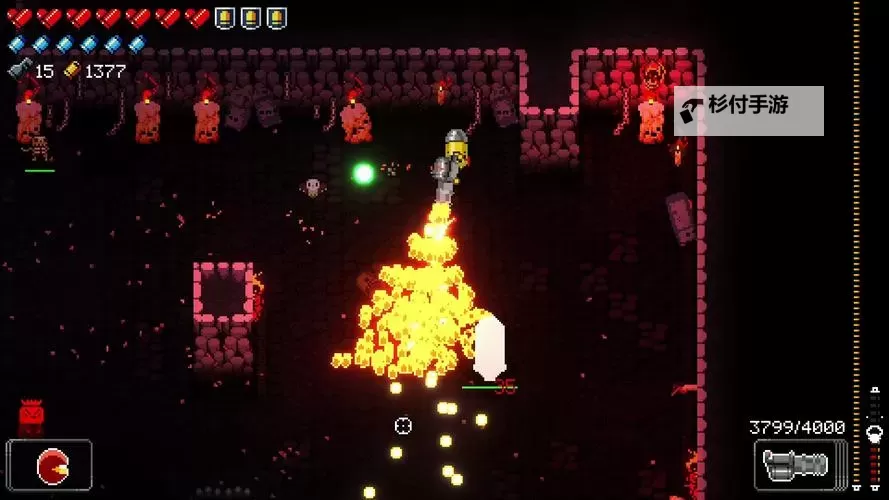
Task: Select the equipped gray gun slot
Action: click(x=796, y=465)
